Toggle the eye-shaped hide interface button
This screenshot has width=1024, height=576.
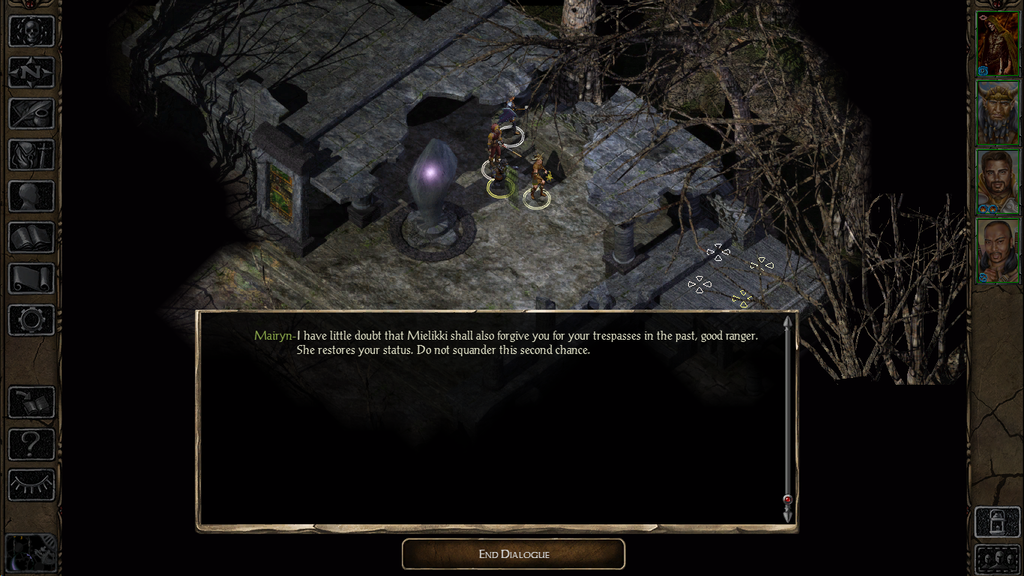[x=31, y=485]
